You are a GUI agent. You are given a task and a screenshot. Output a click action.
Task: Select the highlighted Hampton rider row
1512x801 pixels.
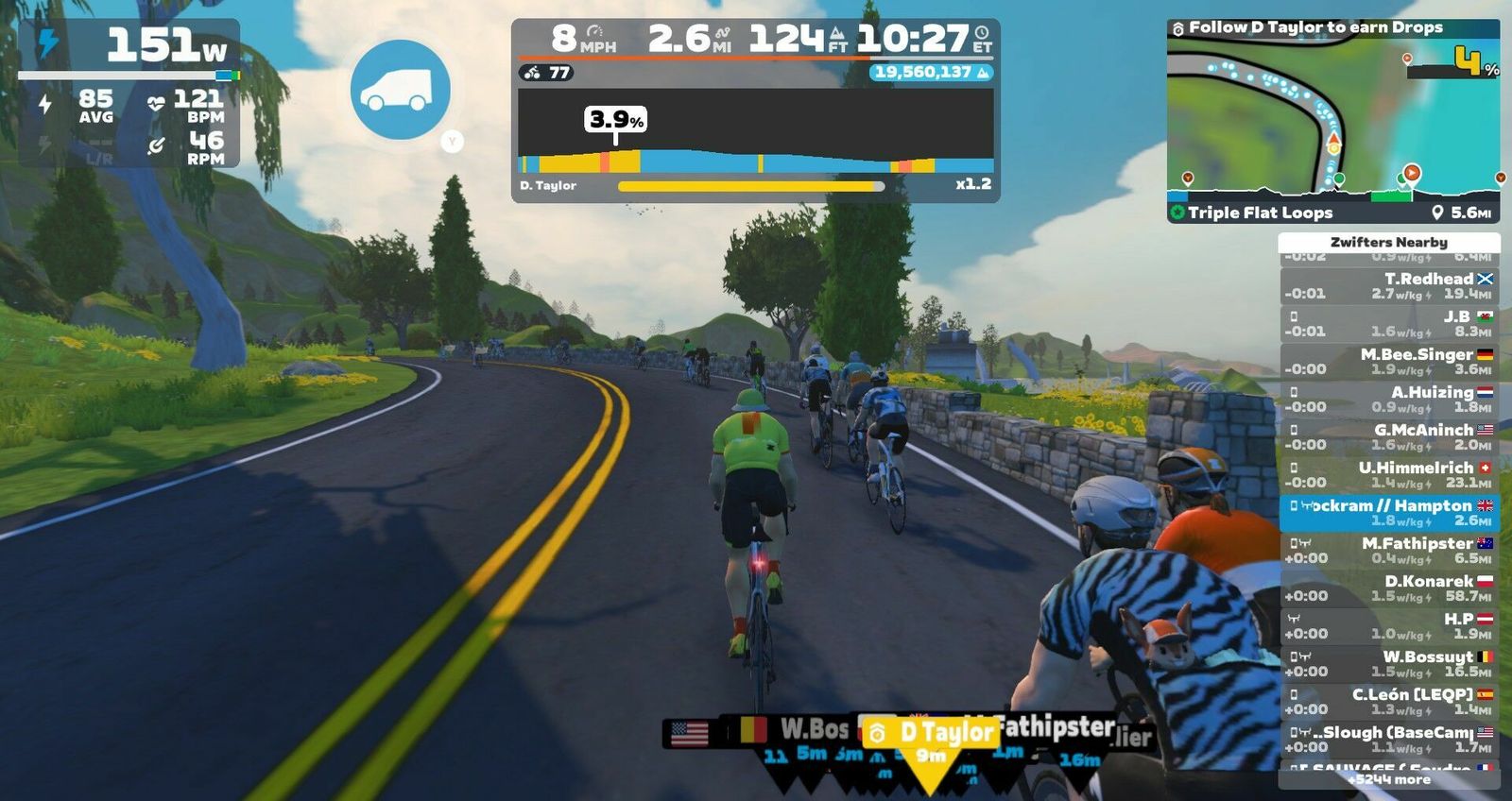1389,512
